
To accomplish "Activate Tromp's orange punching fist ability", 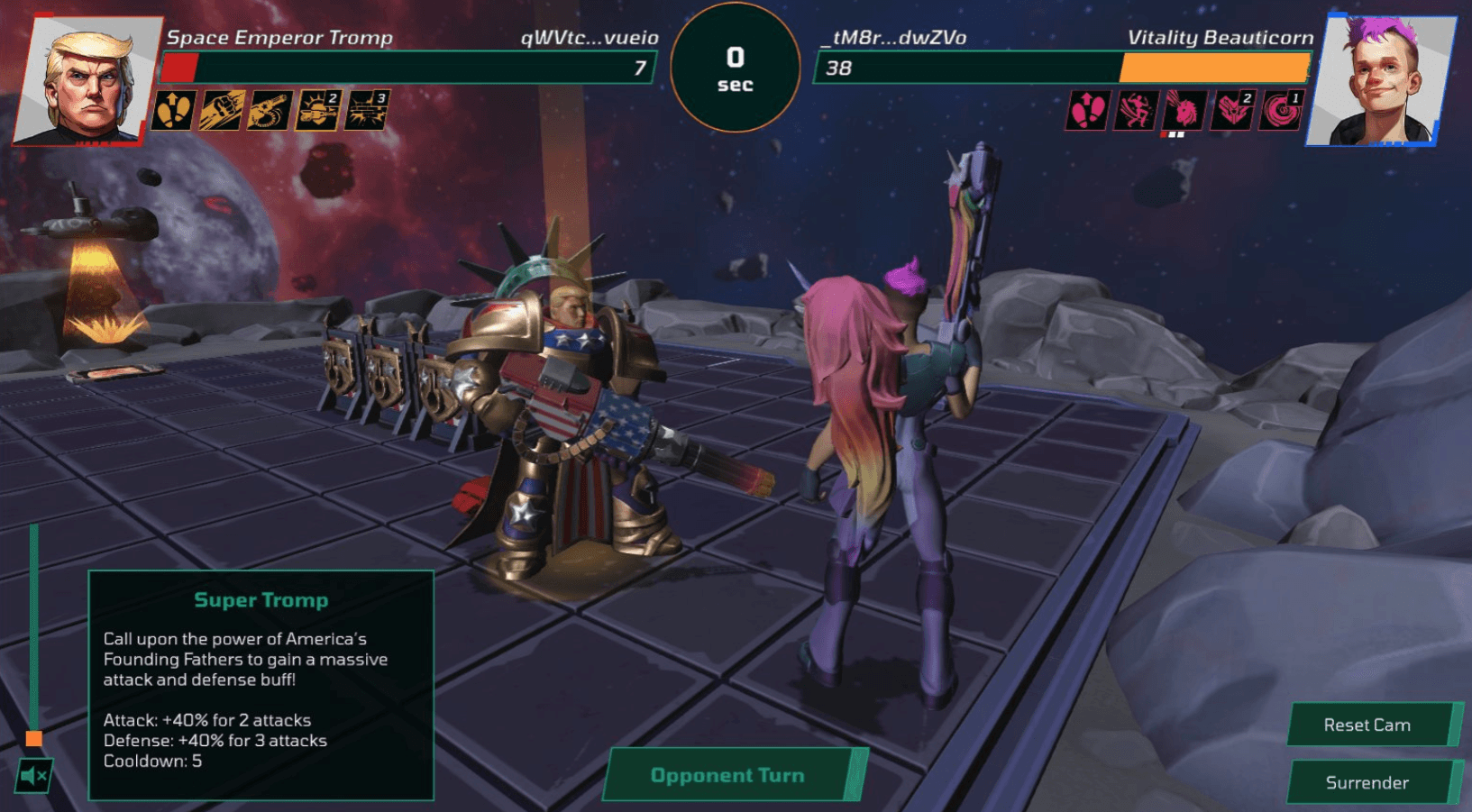I will tap(222, 111).
